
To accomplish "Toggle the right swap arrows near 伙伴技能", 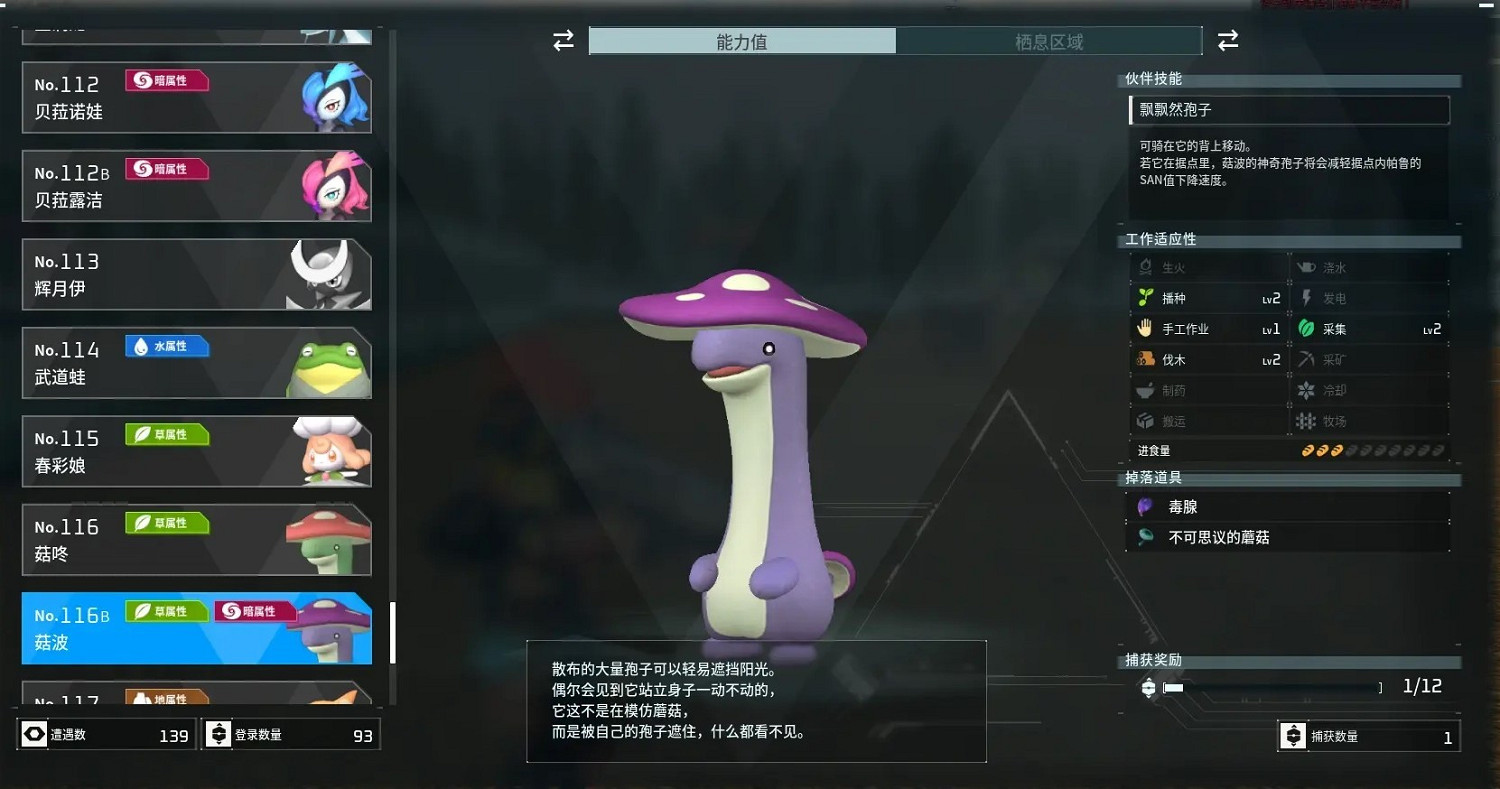I will coord(1228,40).
